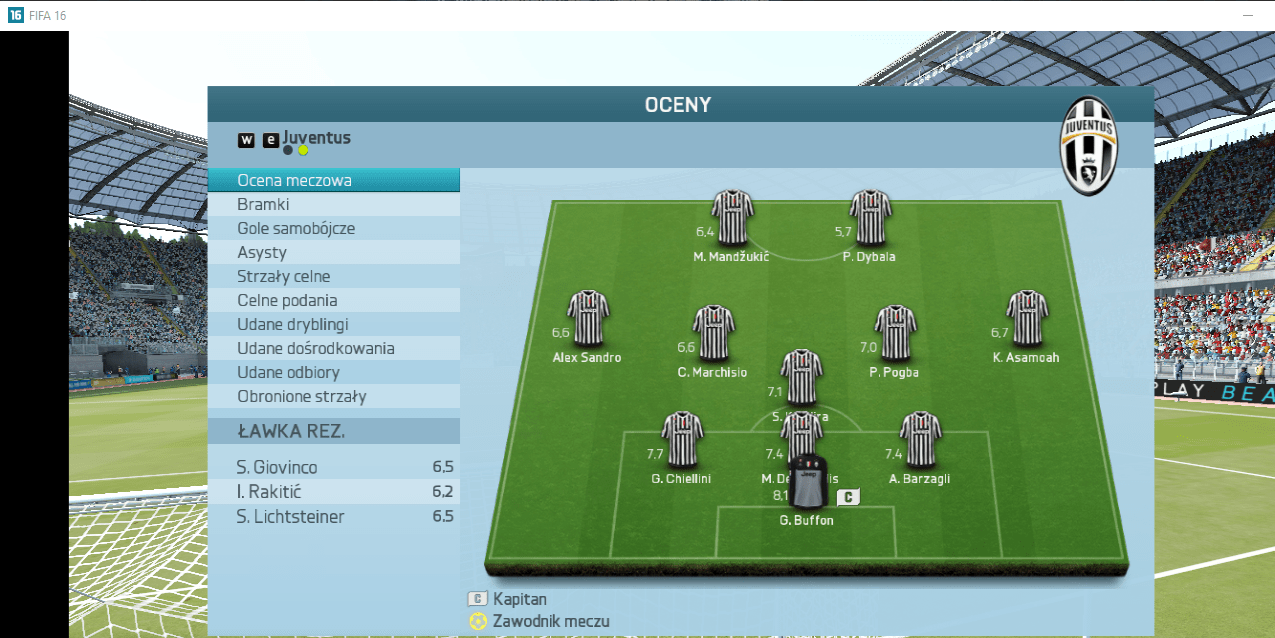
Task: Show Udane dośrodkowania ratings
Action: [333, 349]
